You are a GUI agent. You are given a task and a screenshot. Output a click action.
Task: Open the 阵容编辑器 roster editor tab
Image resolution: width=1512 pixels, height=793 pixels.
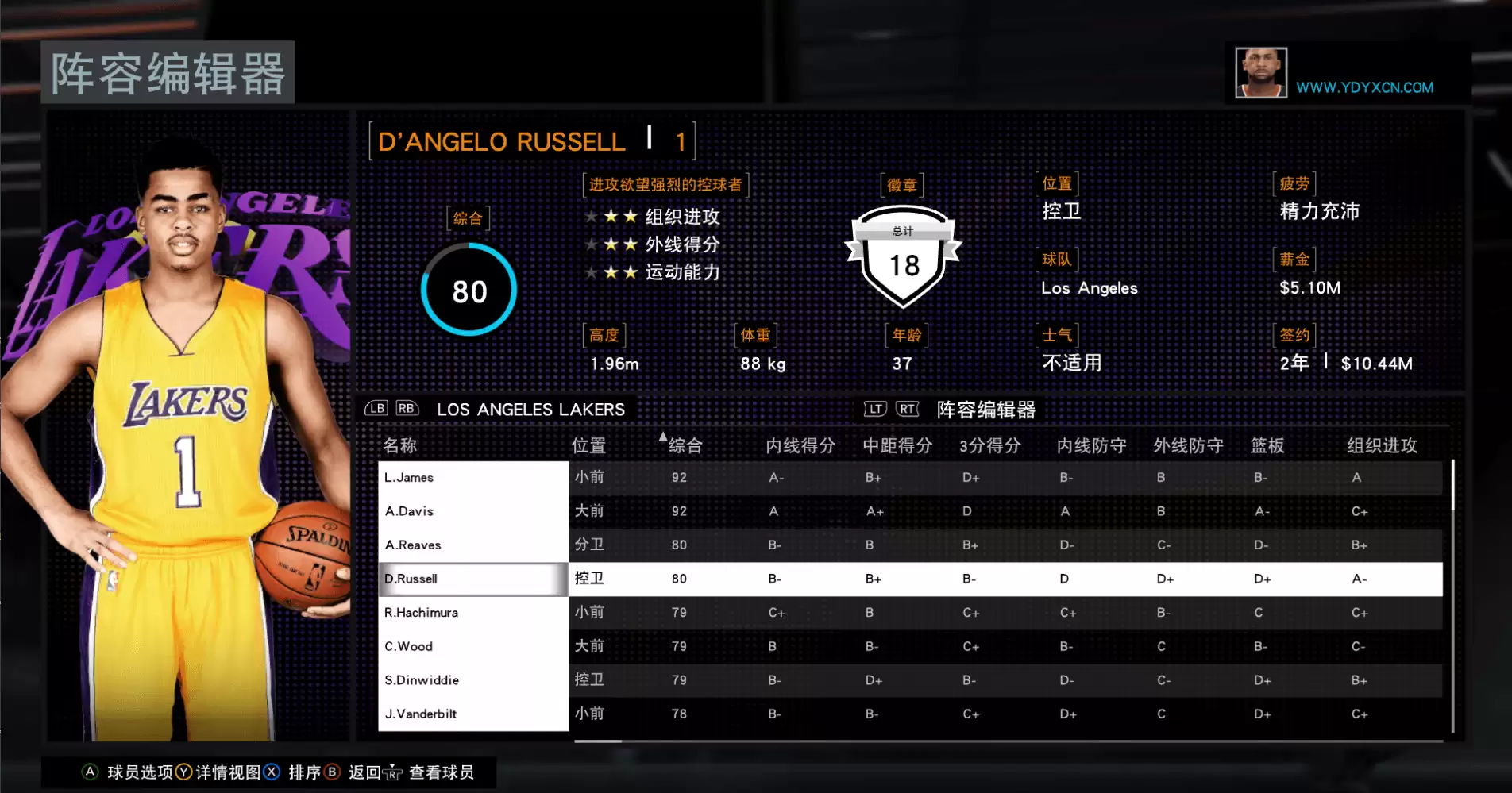[x=985, y=410]
